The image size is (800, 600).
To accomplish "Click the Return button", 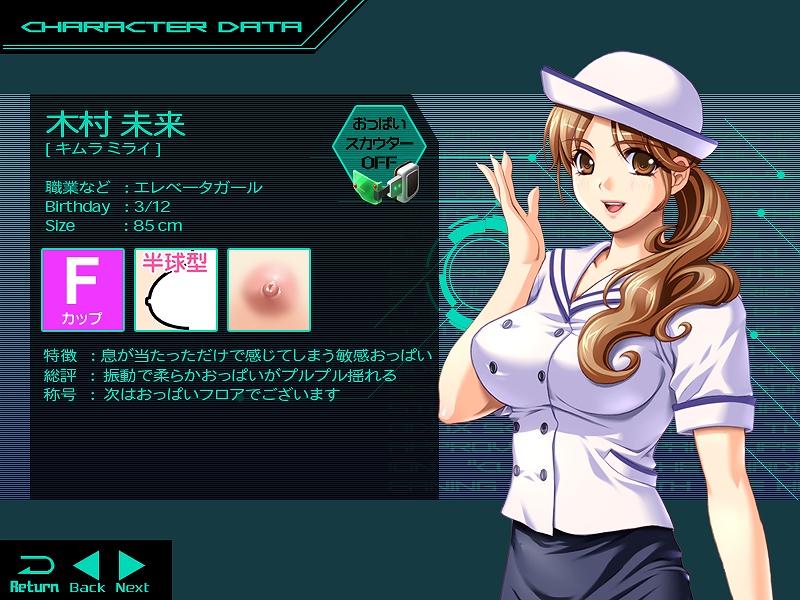I will tap(34, 572).
